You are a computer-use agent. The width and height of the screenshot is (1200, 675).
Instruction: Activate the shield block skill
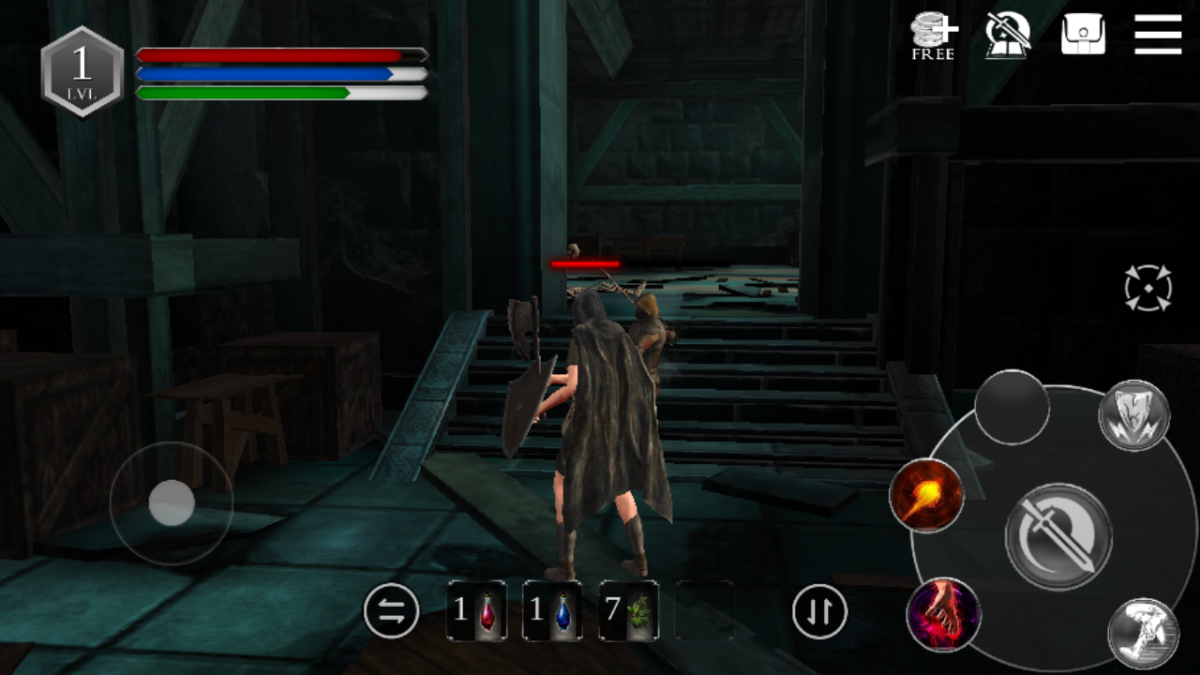pos(1134,415)
